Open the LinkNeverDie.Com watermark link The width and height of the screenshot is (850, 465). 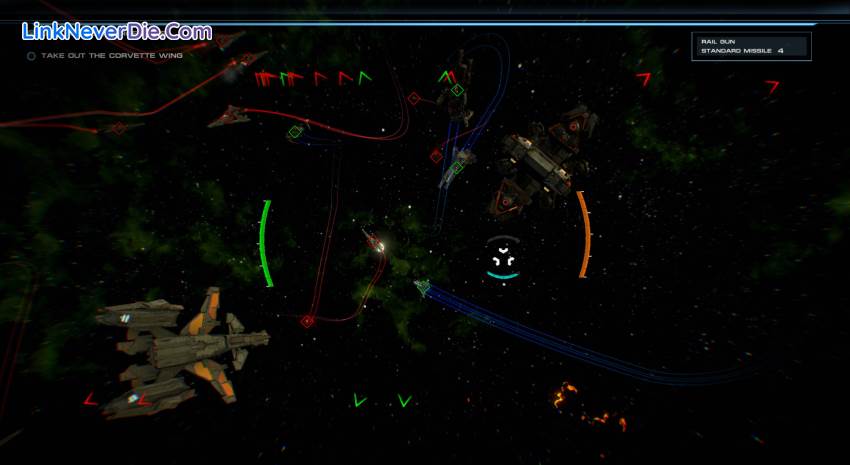(x=117, y=32)
